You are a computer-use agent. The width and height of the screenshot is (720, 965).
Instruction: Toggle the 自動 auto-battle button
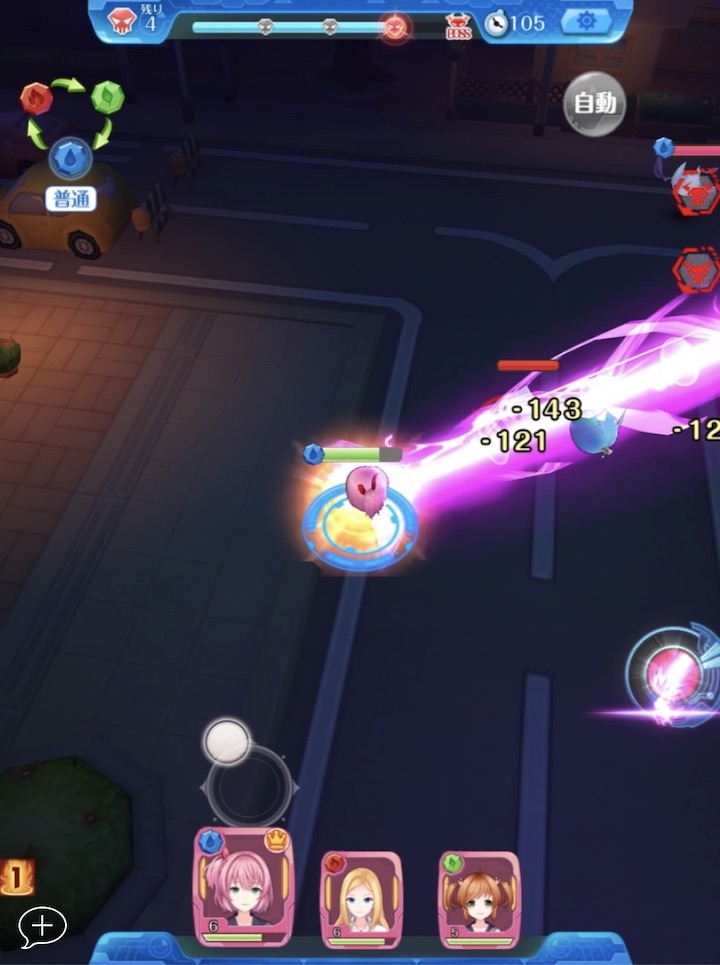click(595, 103)
